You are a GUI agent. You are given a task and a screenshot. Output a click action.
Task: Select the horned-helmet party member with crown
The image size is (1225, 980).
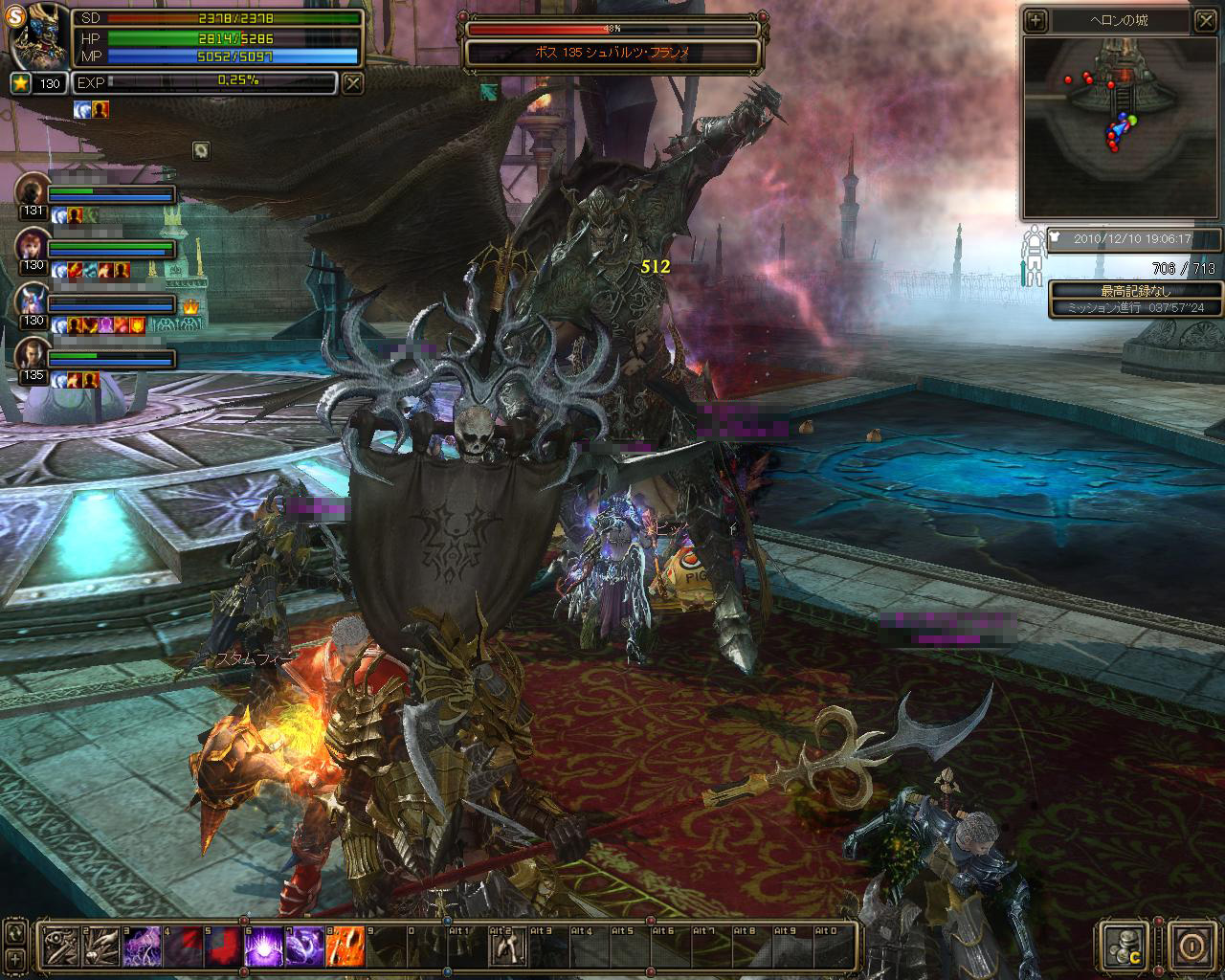pos(33,300)
